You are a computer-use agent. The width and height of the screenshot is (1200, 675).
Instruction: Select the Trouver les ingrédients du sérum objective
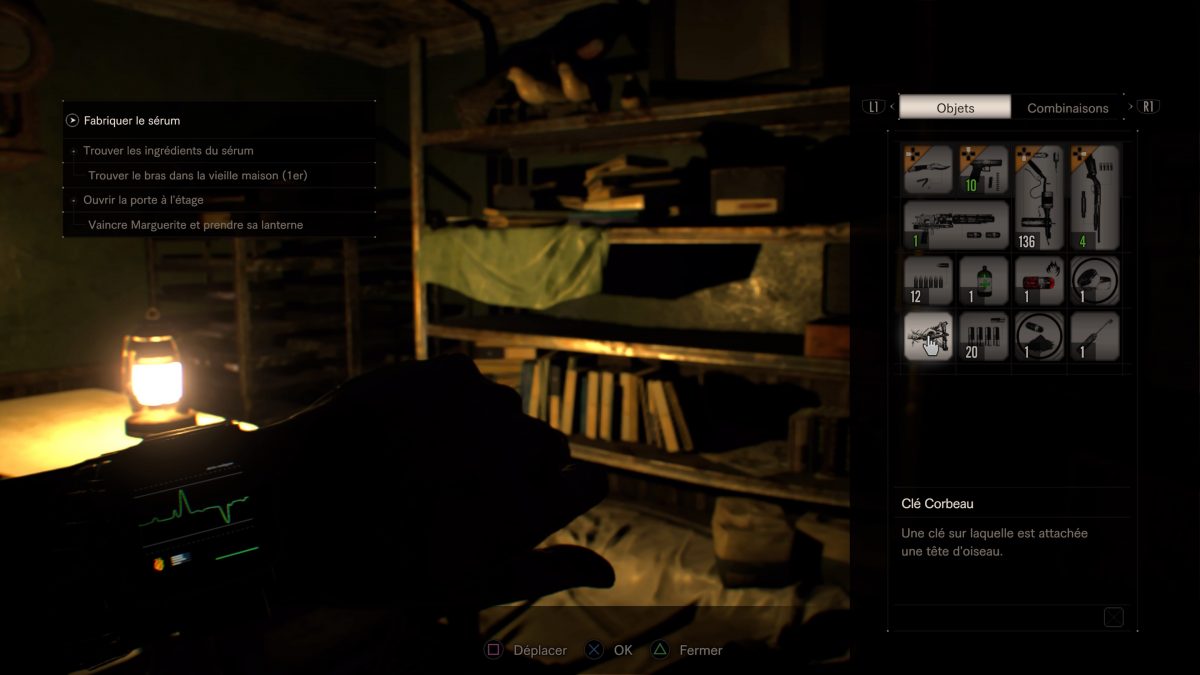click(168, 151)
